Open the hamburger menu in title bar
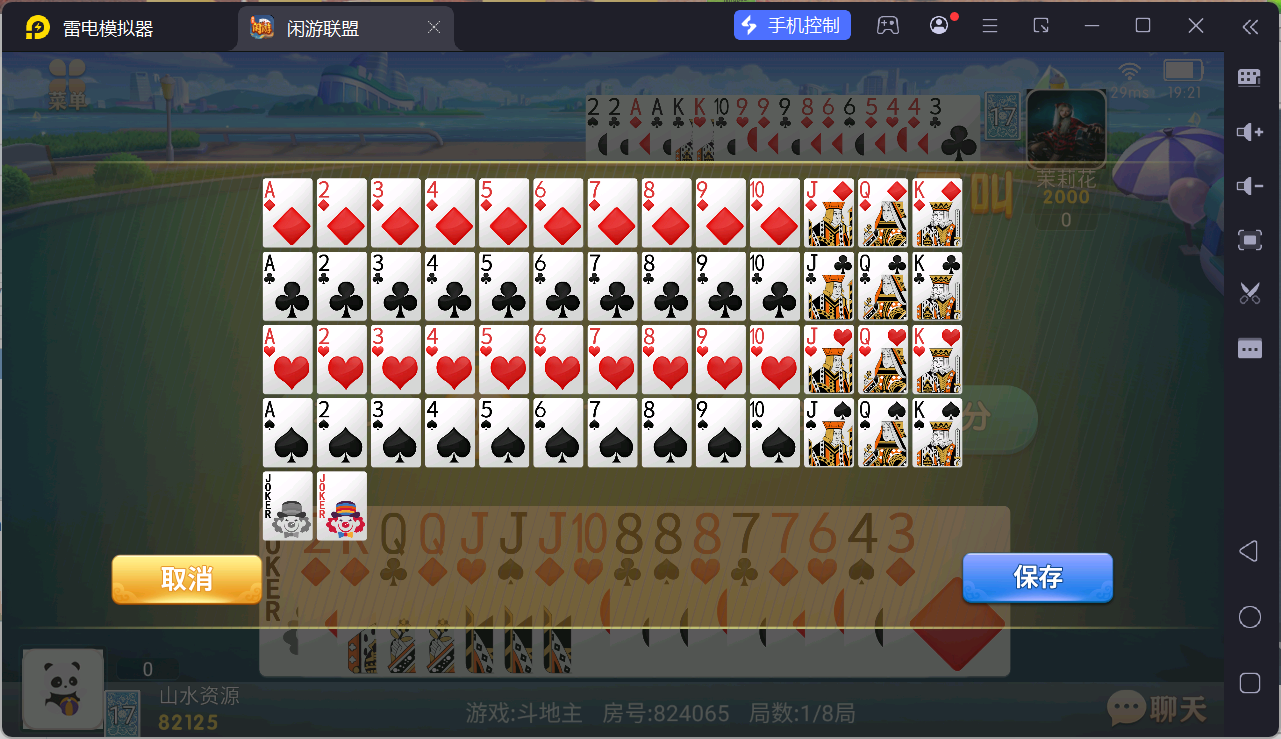 point(989,25)
